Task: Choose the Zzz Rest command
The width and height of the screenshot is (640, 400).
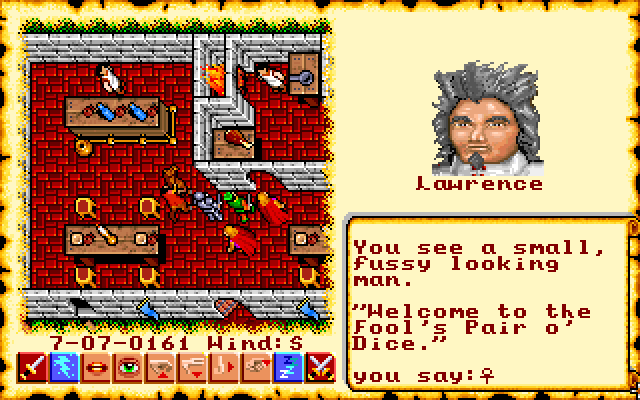Action: coord(289,368)
